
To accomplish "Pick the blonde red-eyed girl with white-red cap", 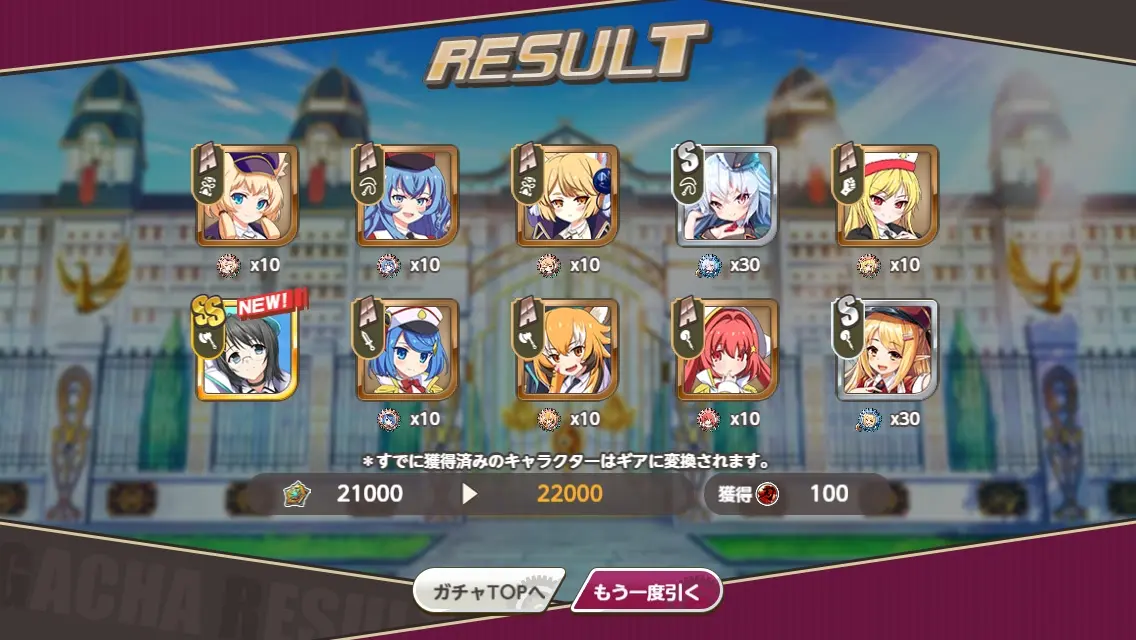I will click(886, 196).
